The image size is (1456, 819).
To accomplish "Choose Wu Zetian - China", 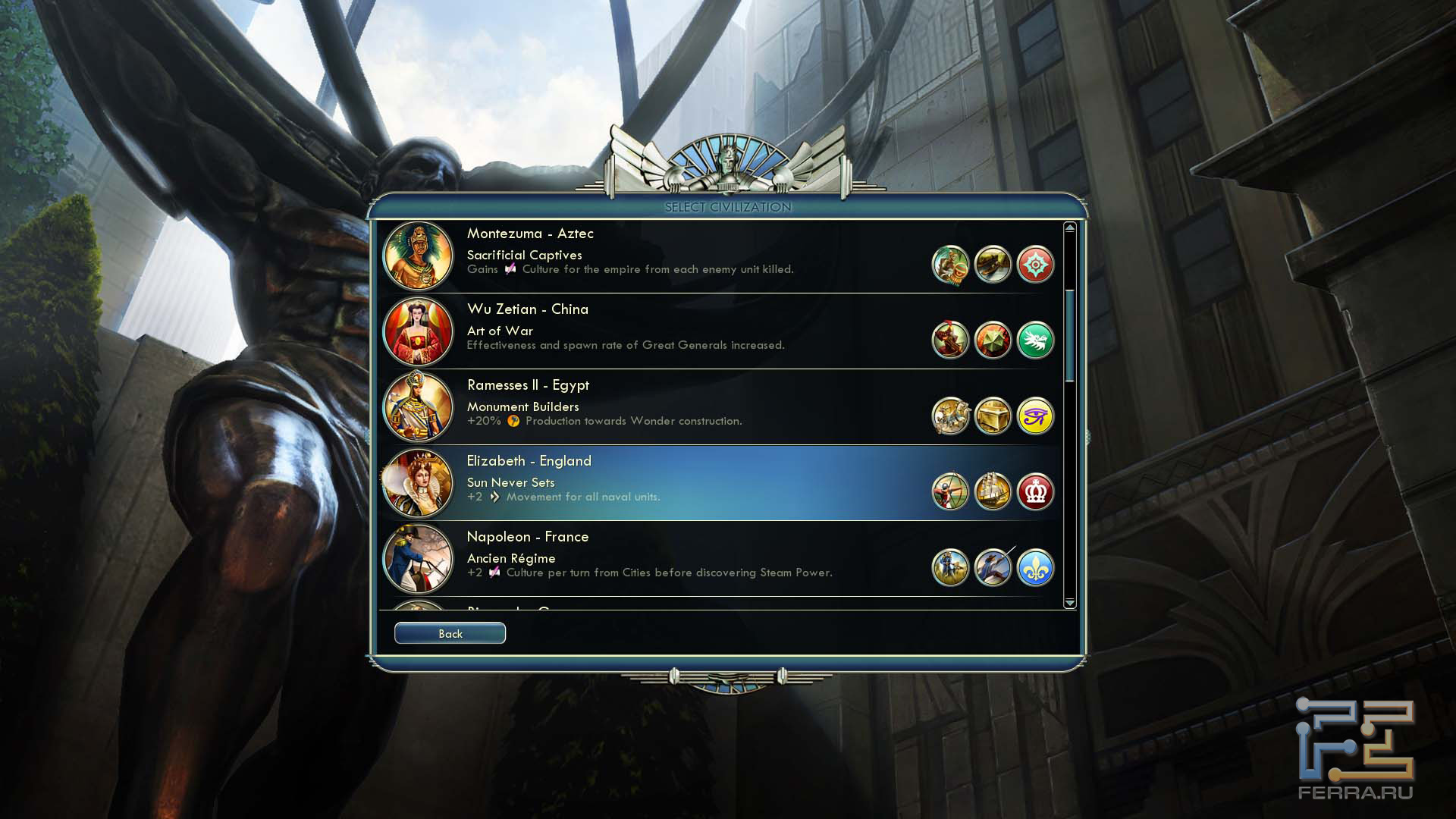I will 682,331.
